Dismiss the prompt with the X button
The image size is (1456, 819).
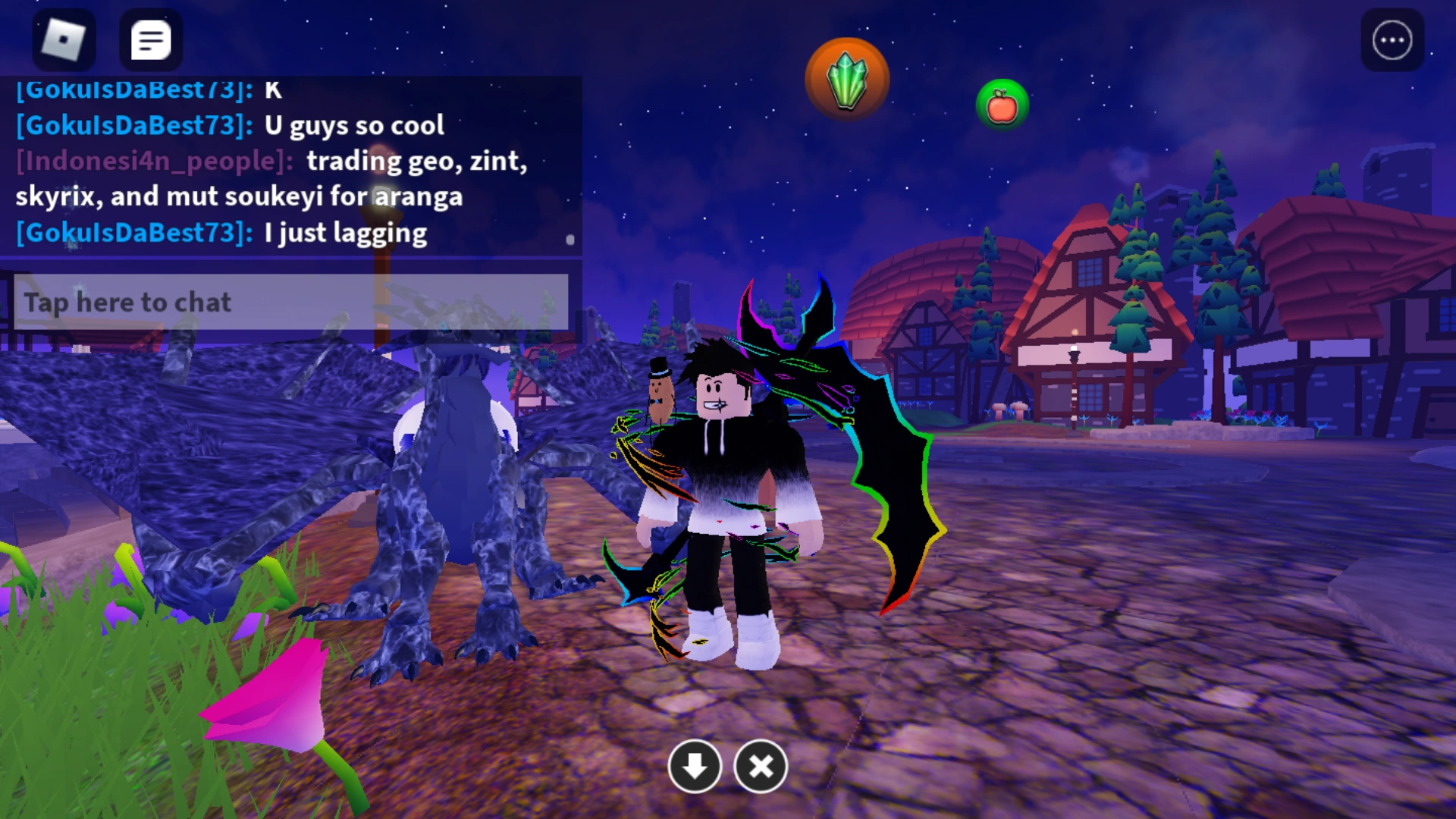(x=761, y=767)
